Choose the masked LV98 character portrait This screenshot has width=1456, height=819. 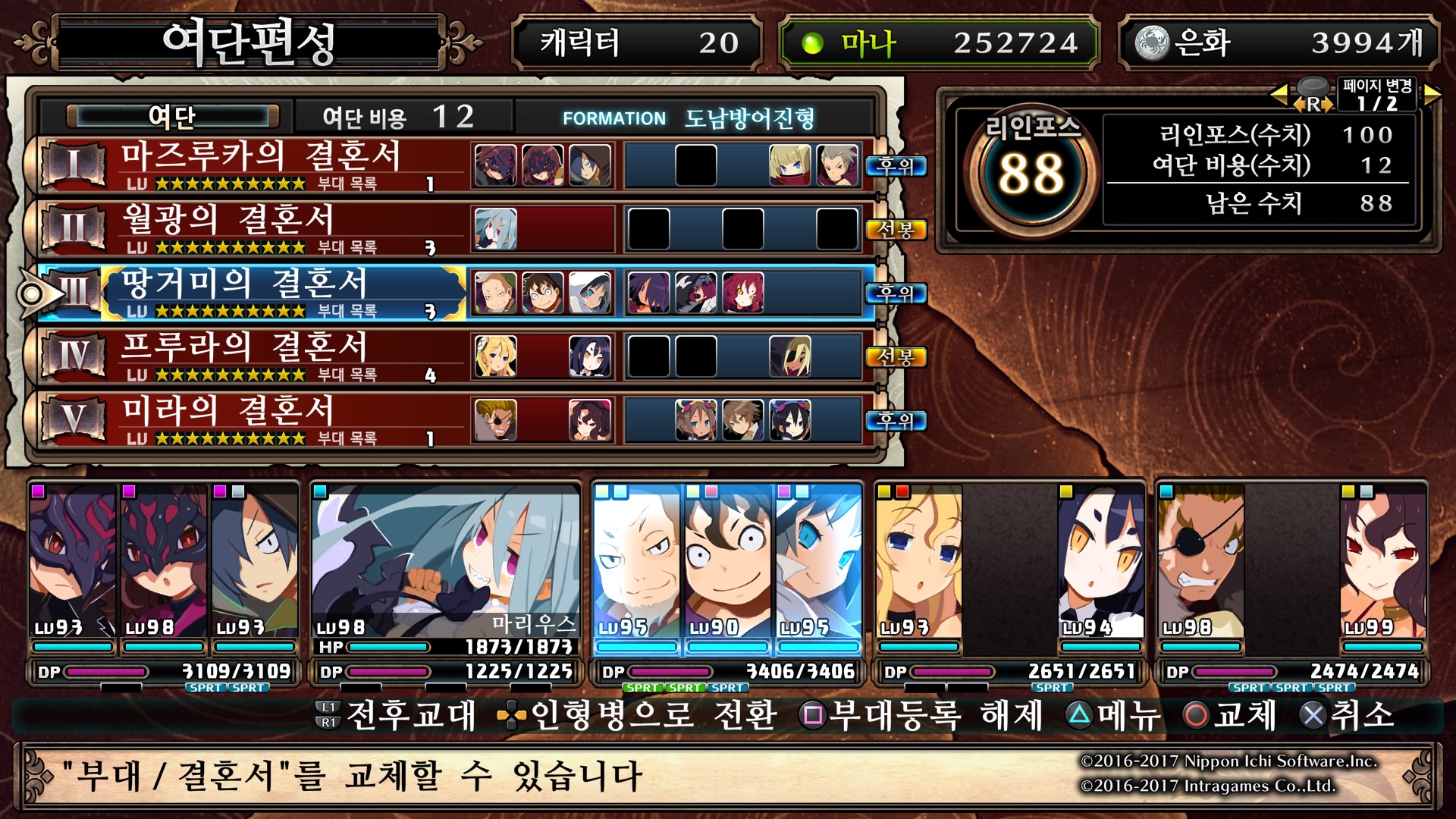tap(163, 561)
